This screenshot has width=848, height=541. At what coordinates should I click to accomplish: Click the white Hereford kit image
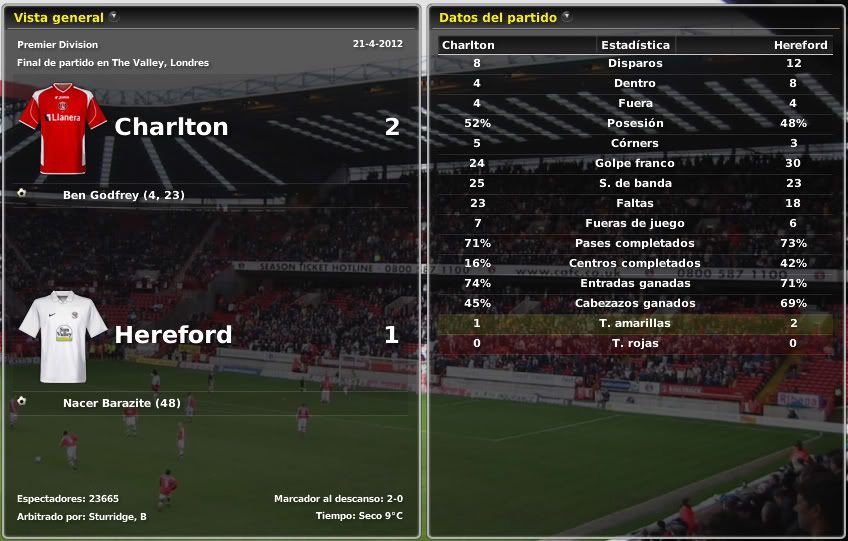pyautogui.click(x=63, y=336)
